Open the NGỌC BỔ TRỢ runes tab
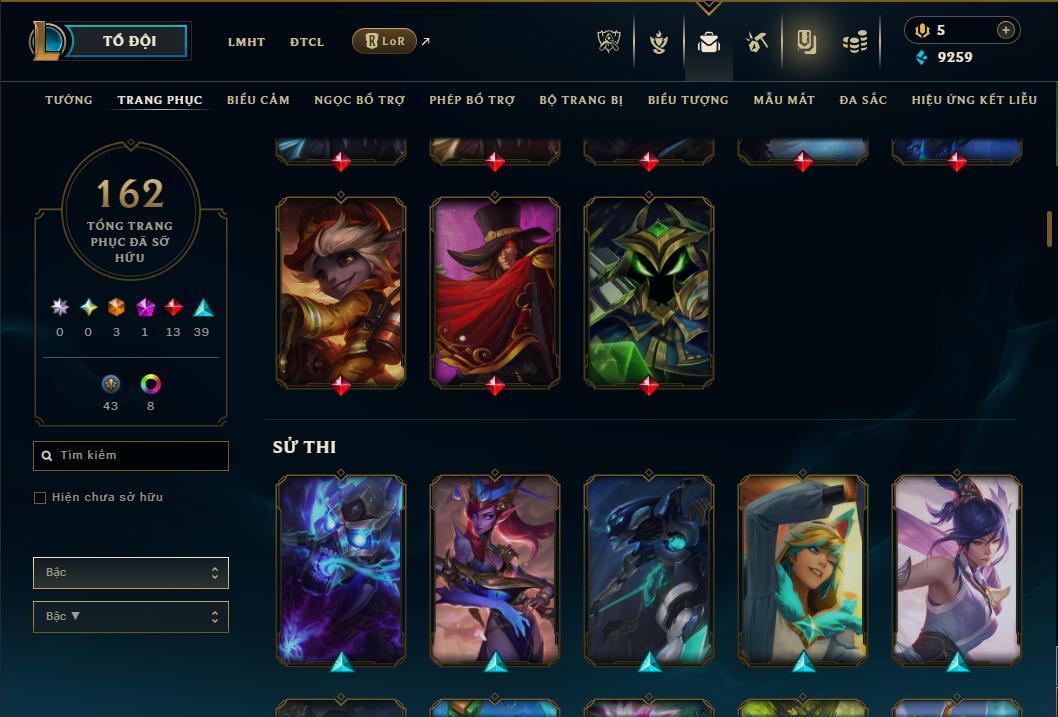This screenshot has width=1058, height=717. [359, 100]
